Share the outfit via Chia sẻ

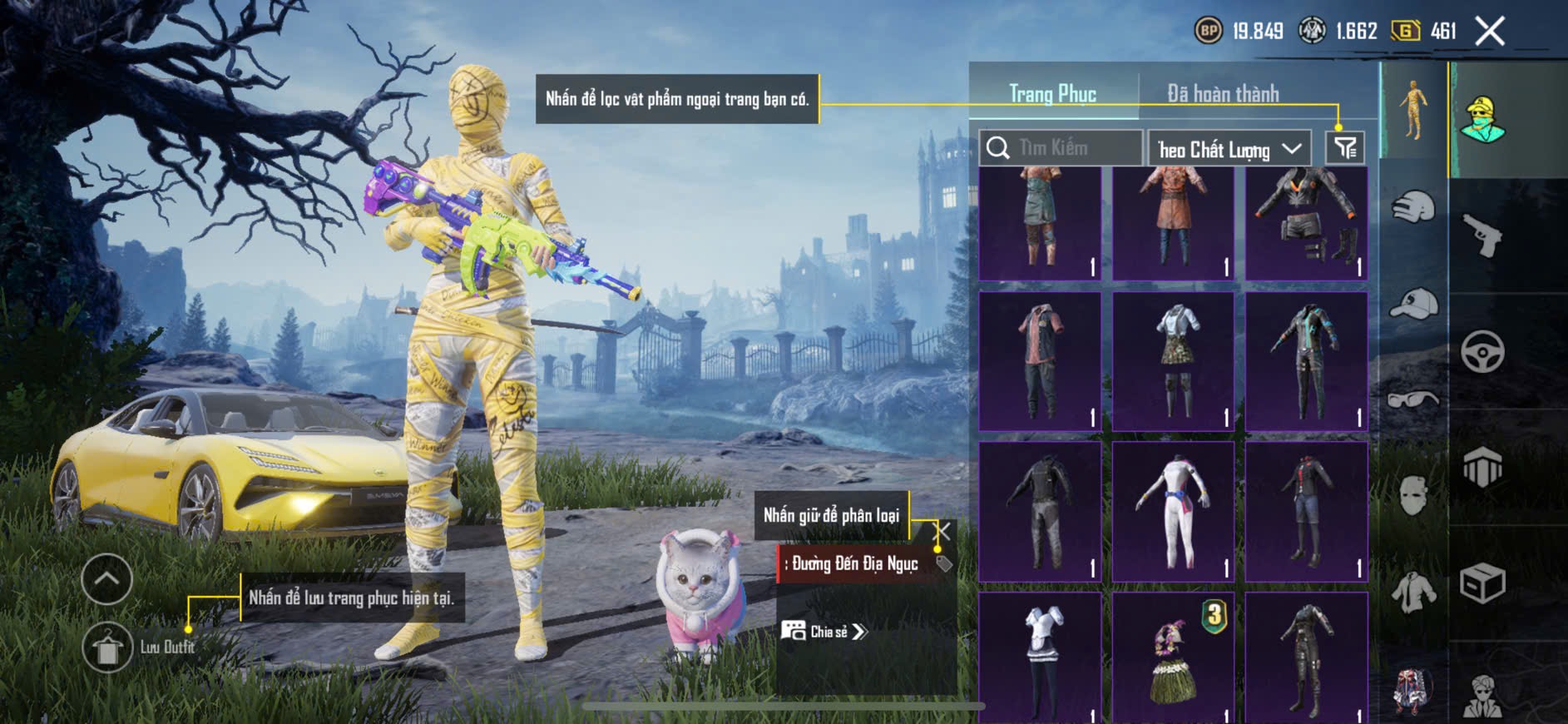(824, 632)
